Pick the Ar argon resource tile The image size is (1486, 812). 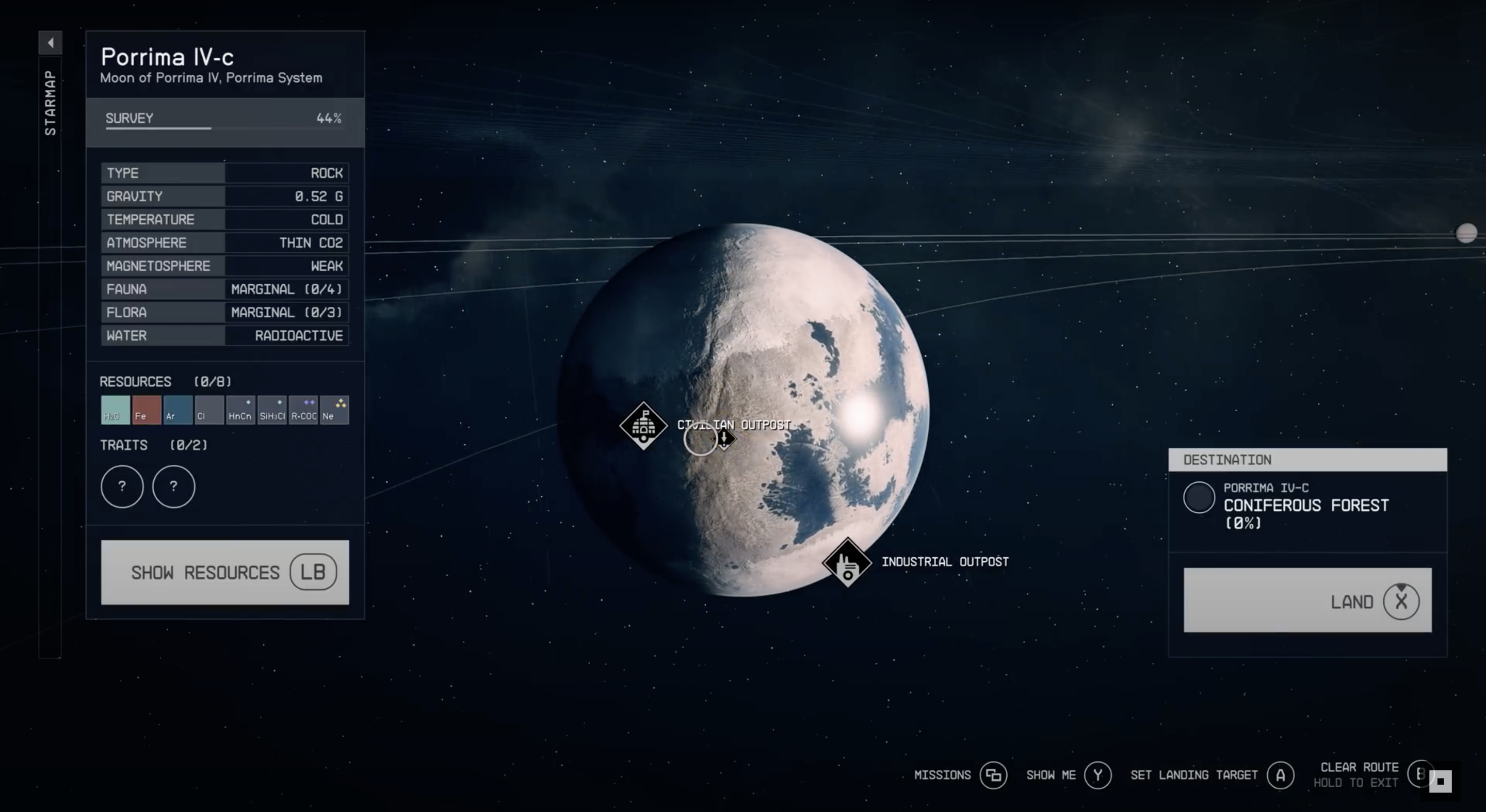pyautogui.click(x=177, y=410)
